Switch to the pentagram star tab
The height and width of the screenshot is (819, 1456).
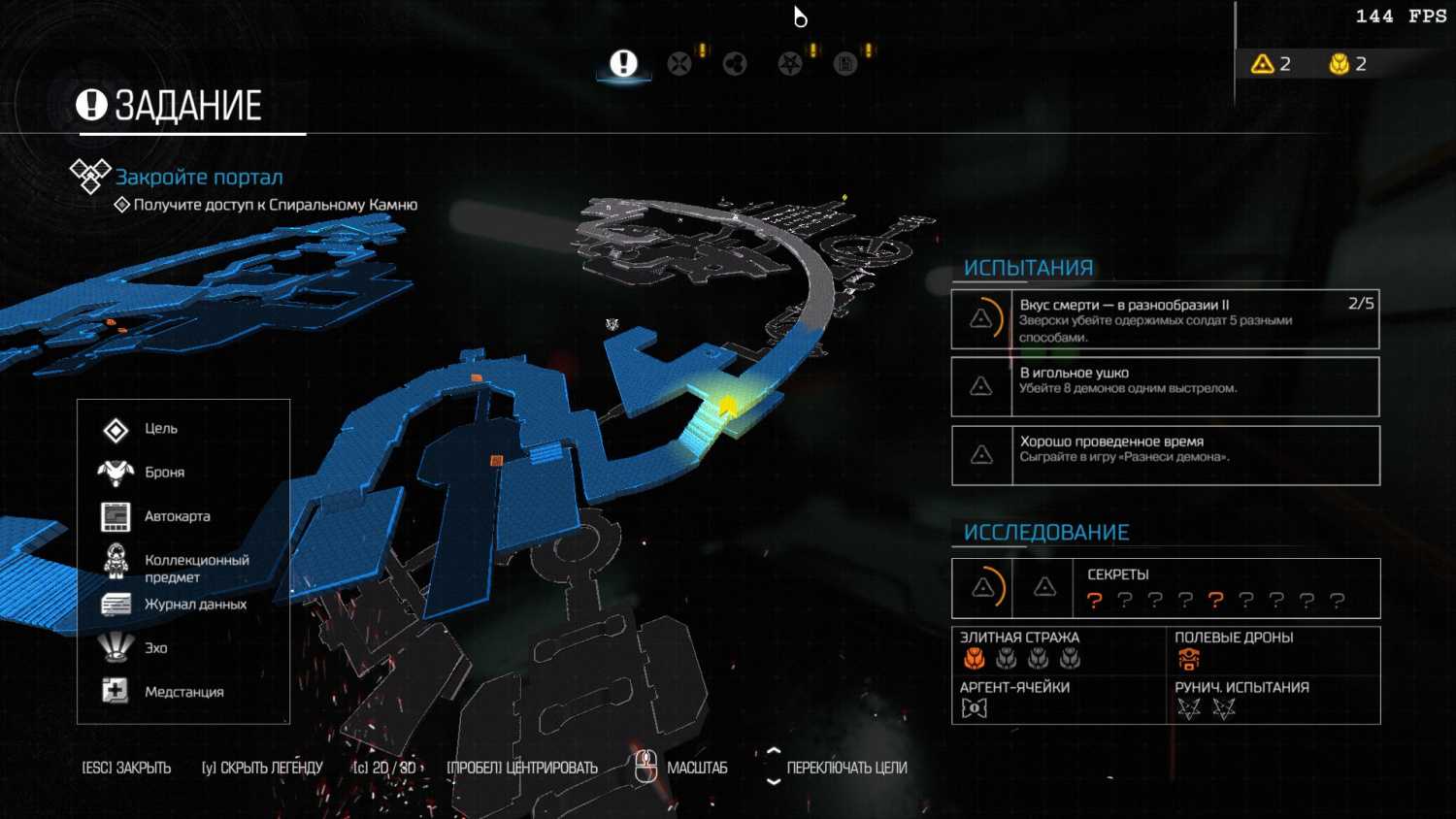[790, 64]
